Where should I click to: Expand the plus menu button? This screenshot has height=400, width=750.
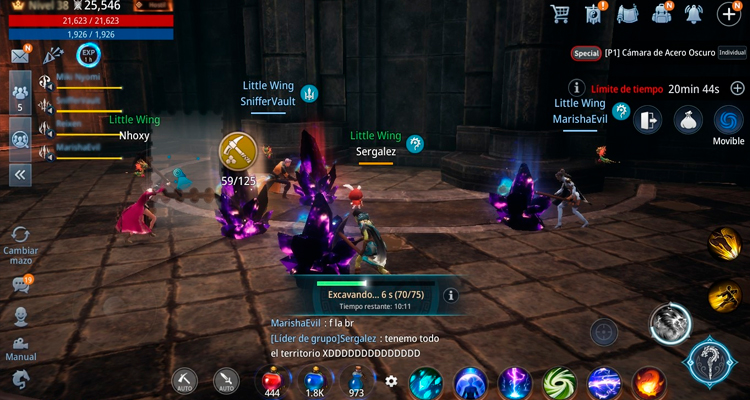click(729, 13)
